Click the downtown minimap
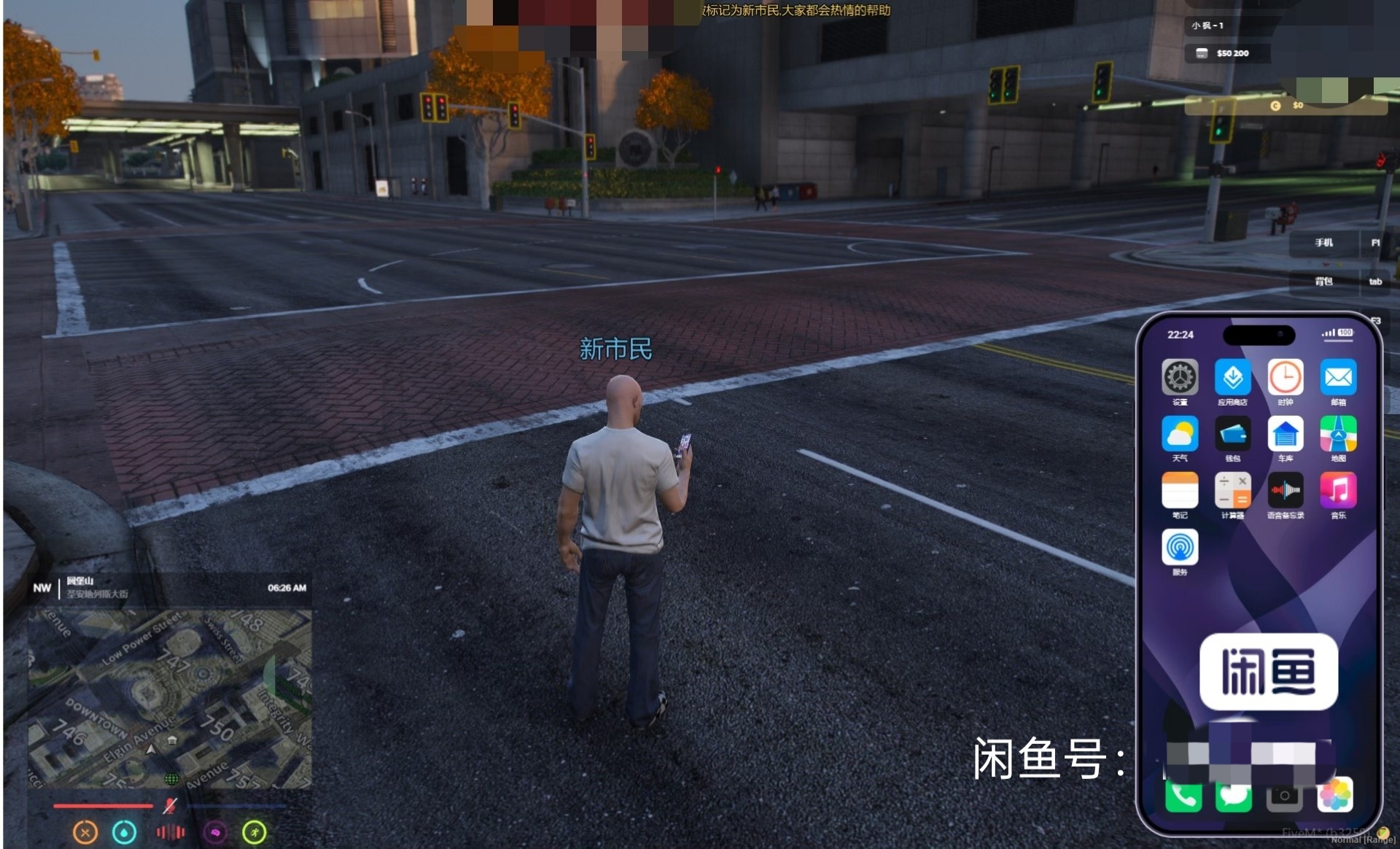Image resolution: width=1400 pixels, height=849 pixels. [x=170, y=699]
